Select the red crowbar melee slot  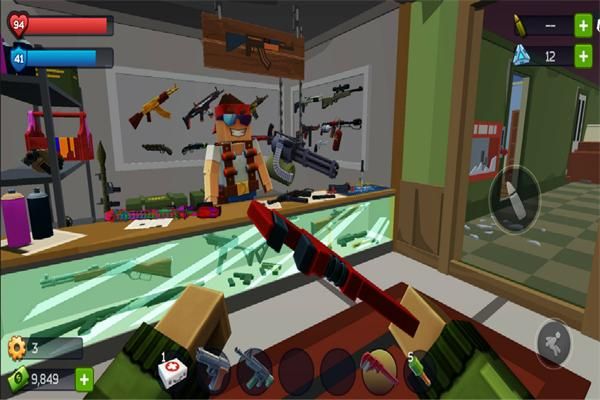[379, 370]
